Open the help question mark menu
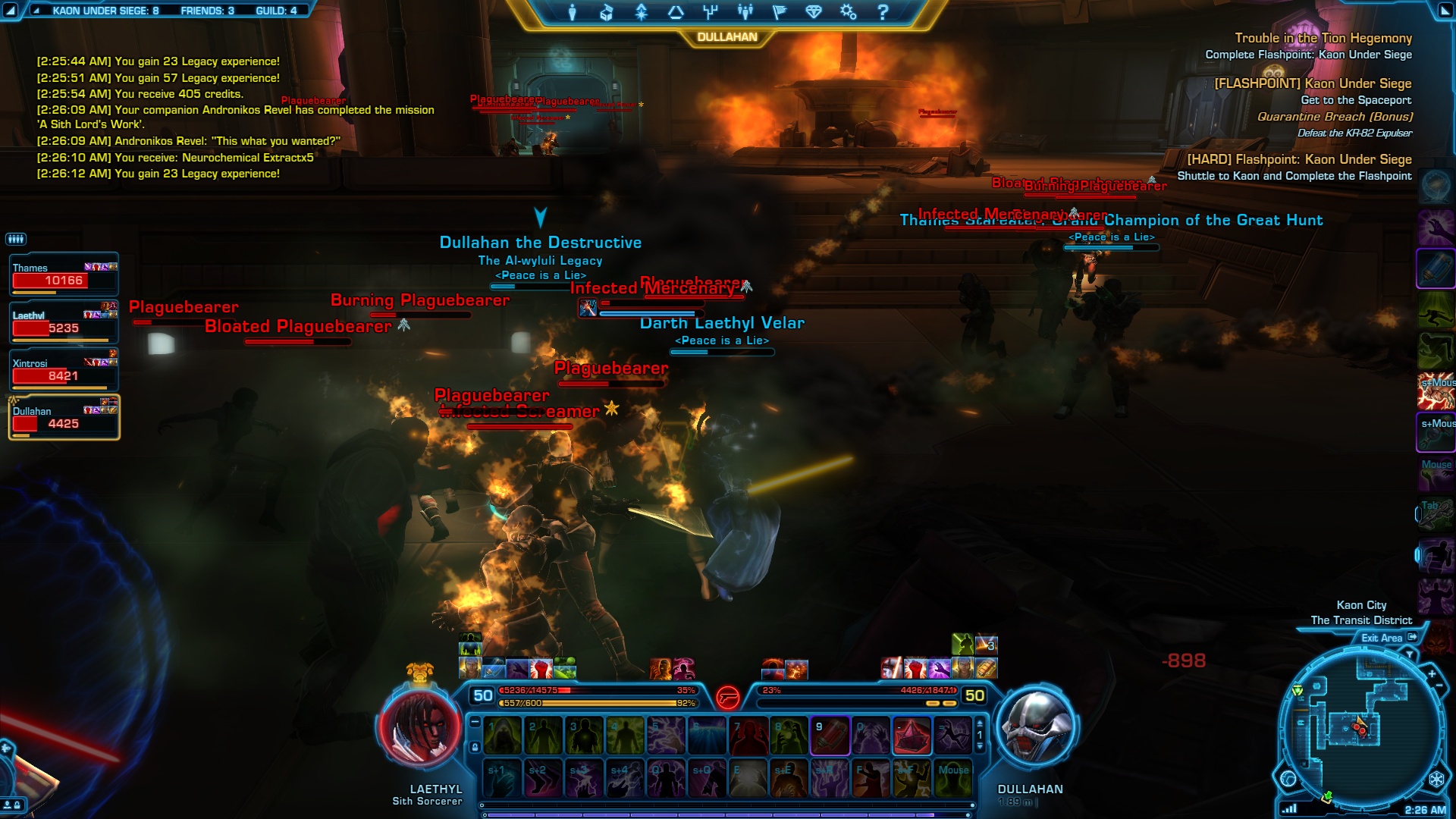The image size is (1456, 819). [883, 12]
